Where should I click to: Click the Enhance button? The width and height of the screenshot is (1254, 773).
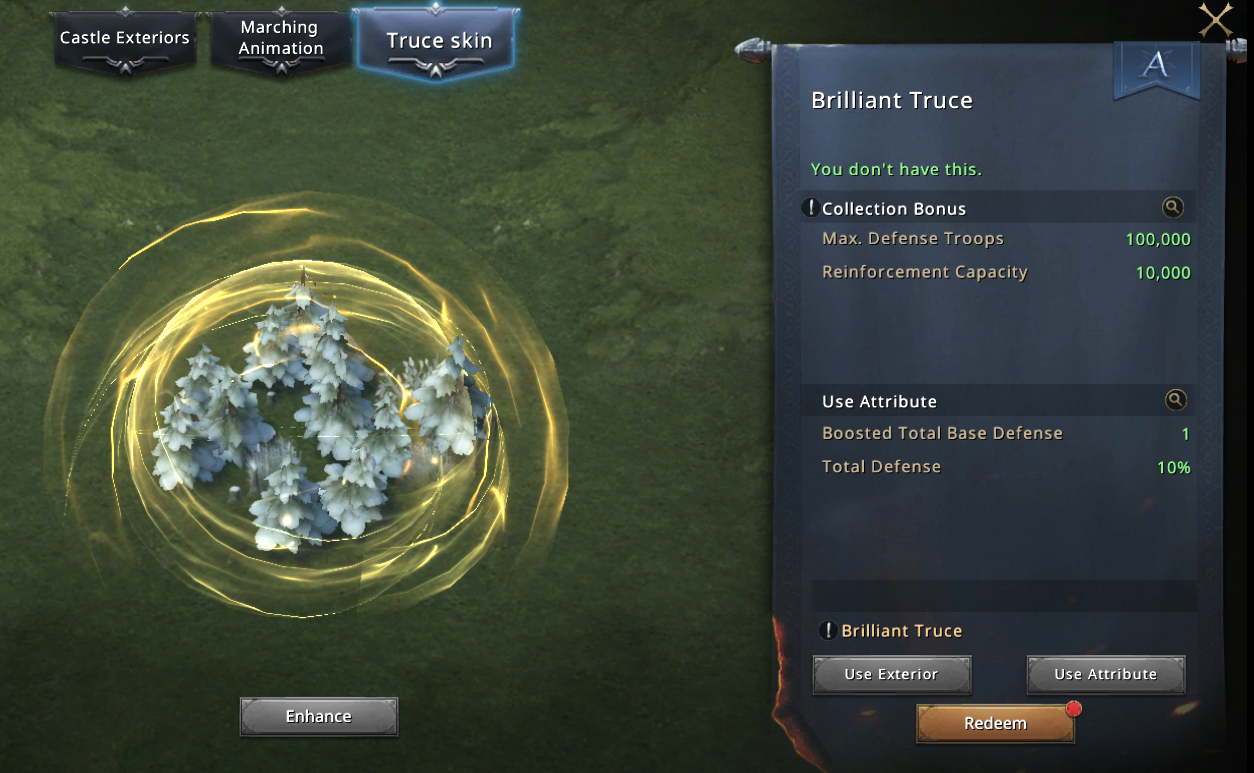(319, 716)
